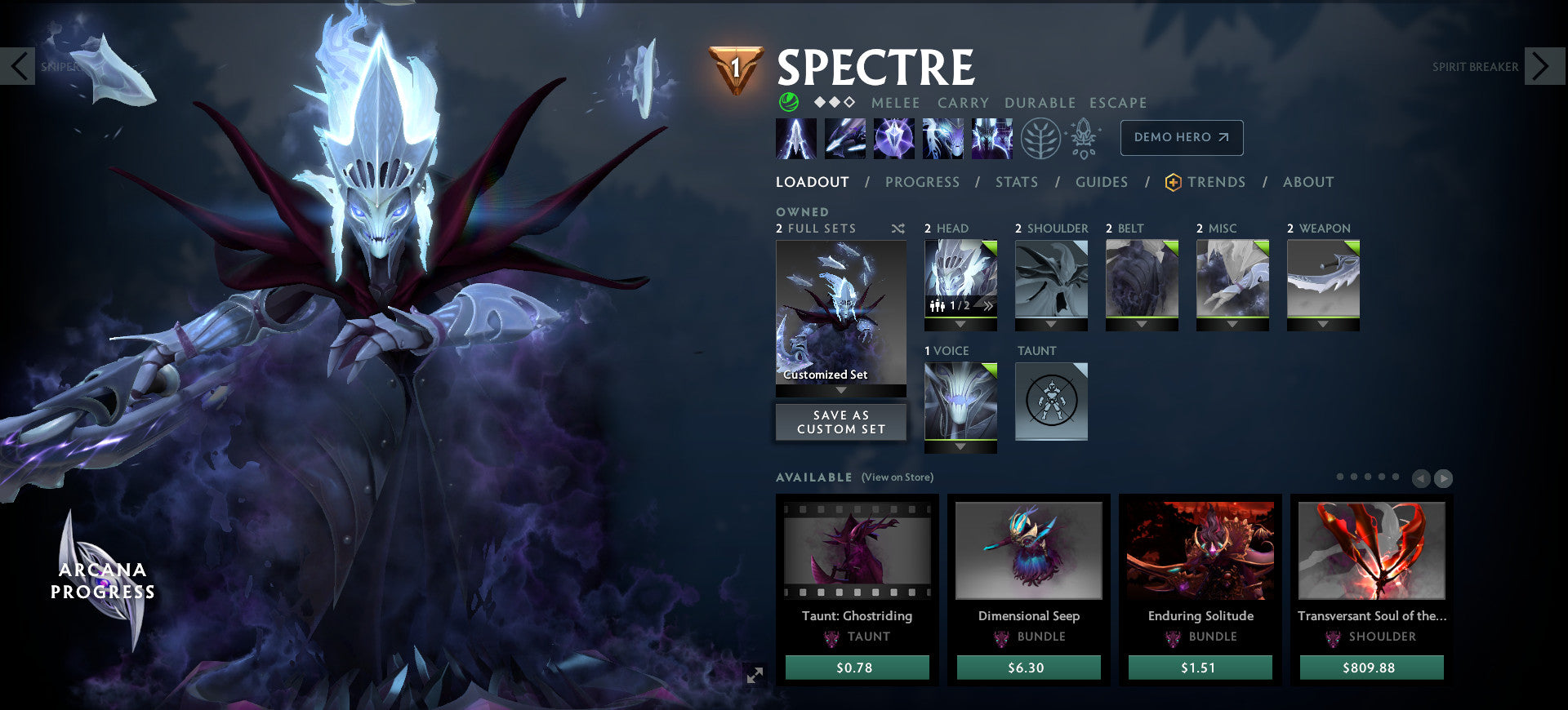Click the empty Taunt slot silhouette
Screen dimensions: 1568x710
pyautogui.click(x=1051, y=402)
